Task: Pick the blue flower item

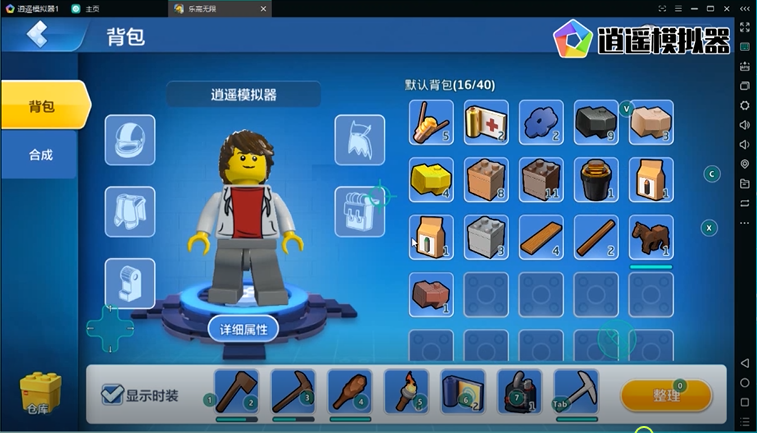Action: 541,122
